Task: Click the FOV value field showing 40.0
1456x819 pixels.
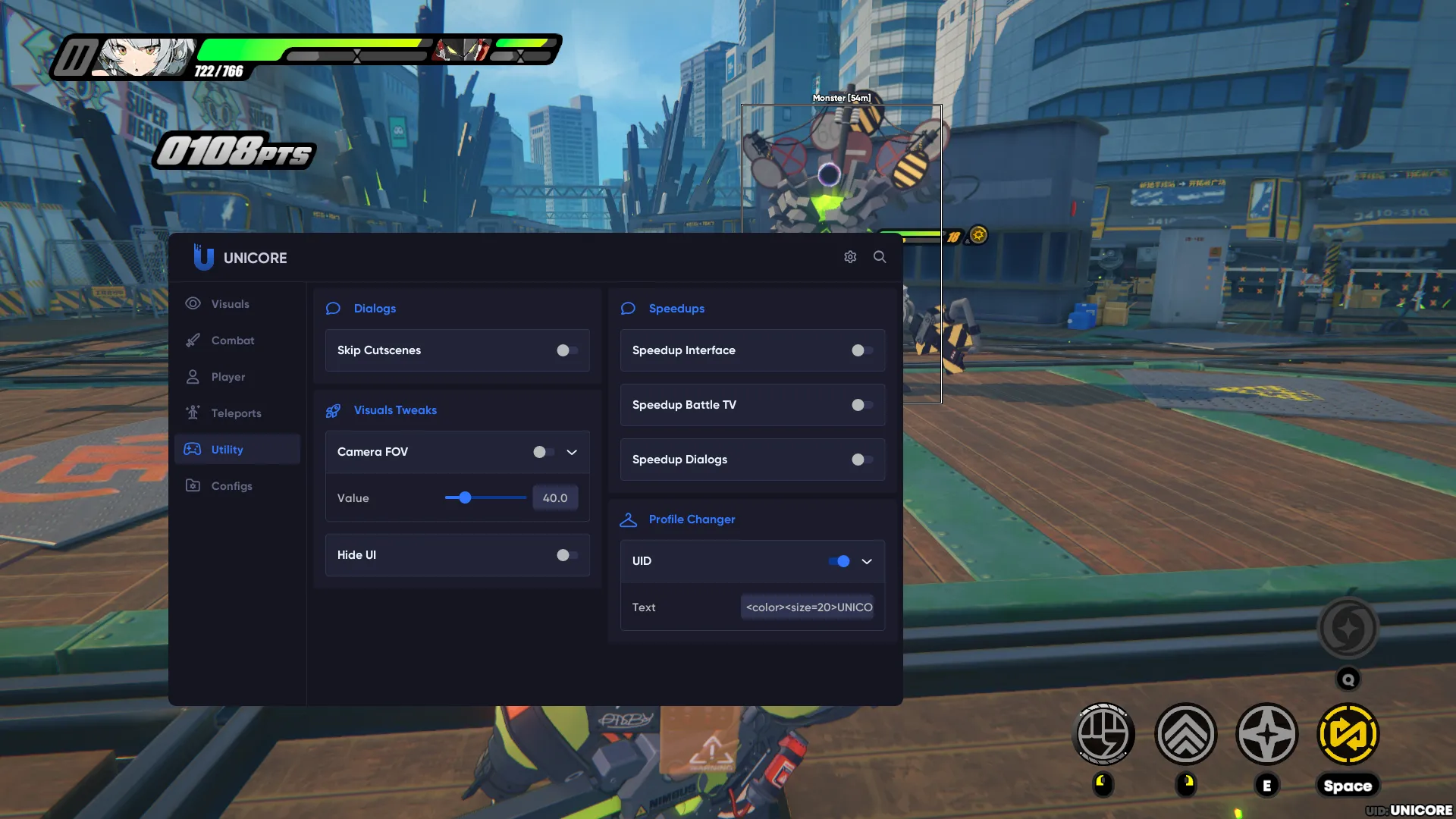Action: coord(554,498)
